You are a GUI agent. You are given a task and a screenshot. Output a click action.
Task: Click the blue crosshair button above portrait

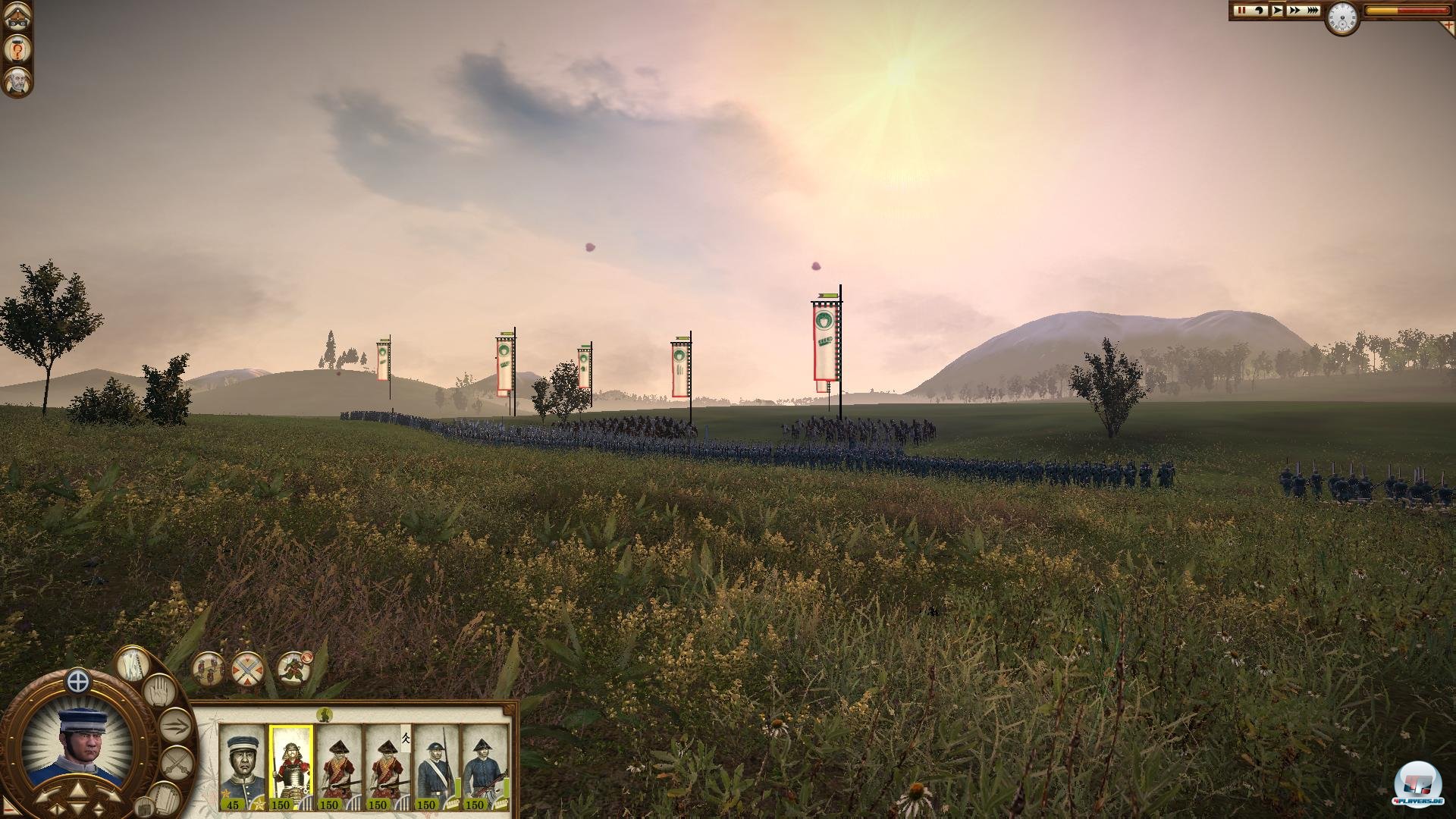click(78, 681)
